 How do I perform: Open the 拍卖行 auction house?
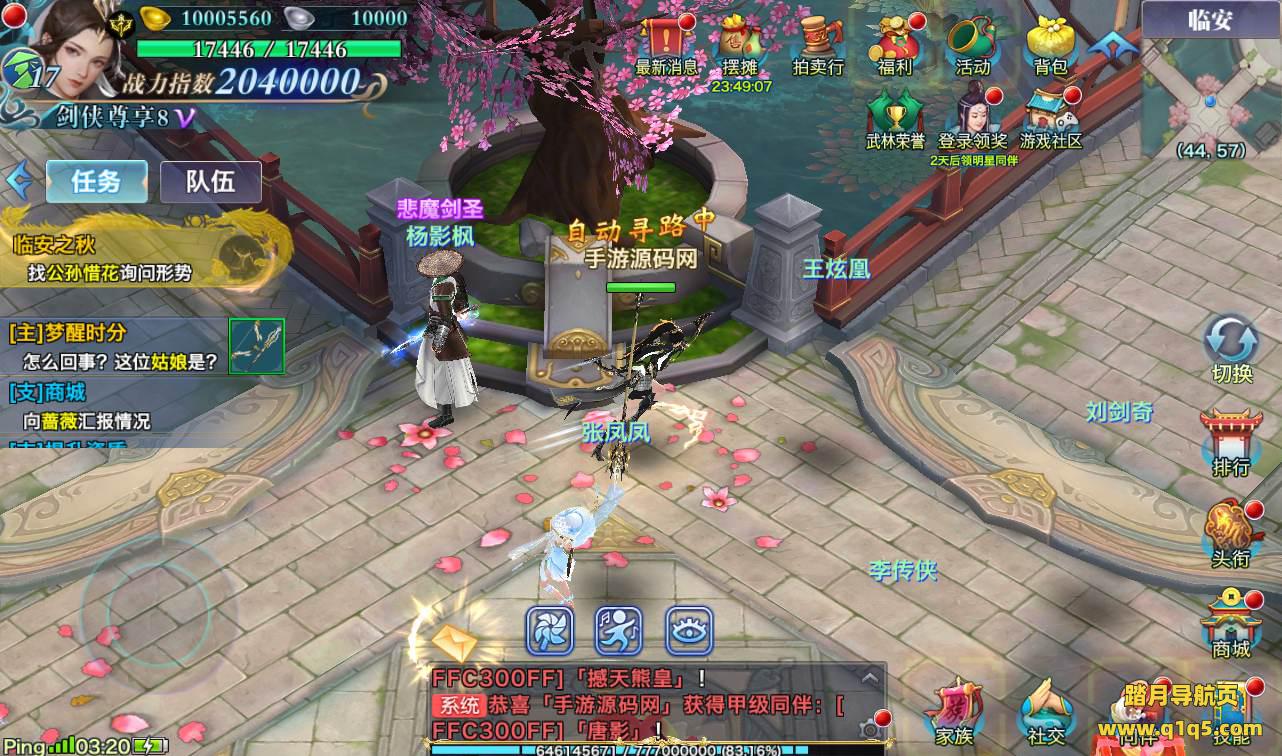(x=817, y=42)
